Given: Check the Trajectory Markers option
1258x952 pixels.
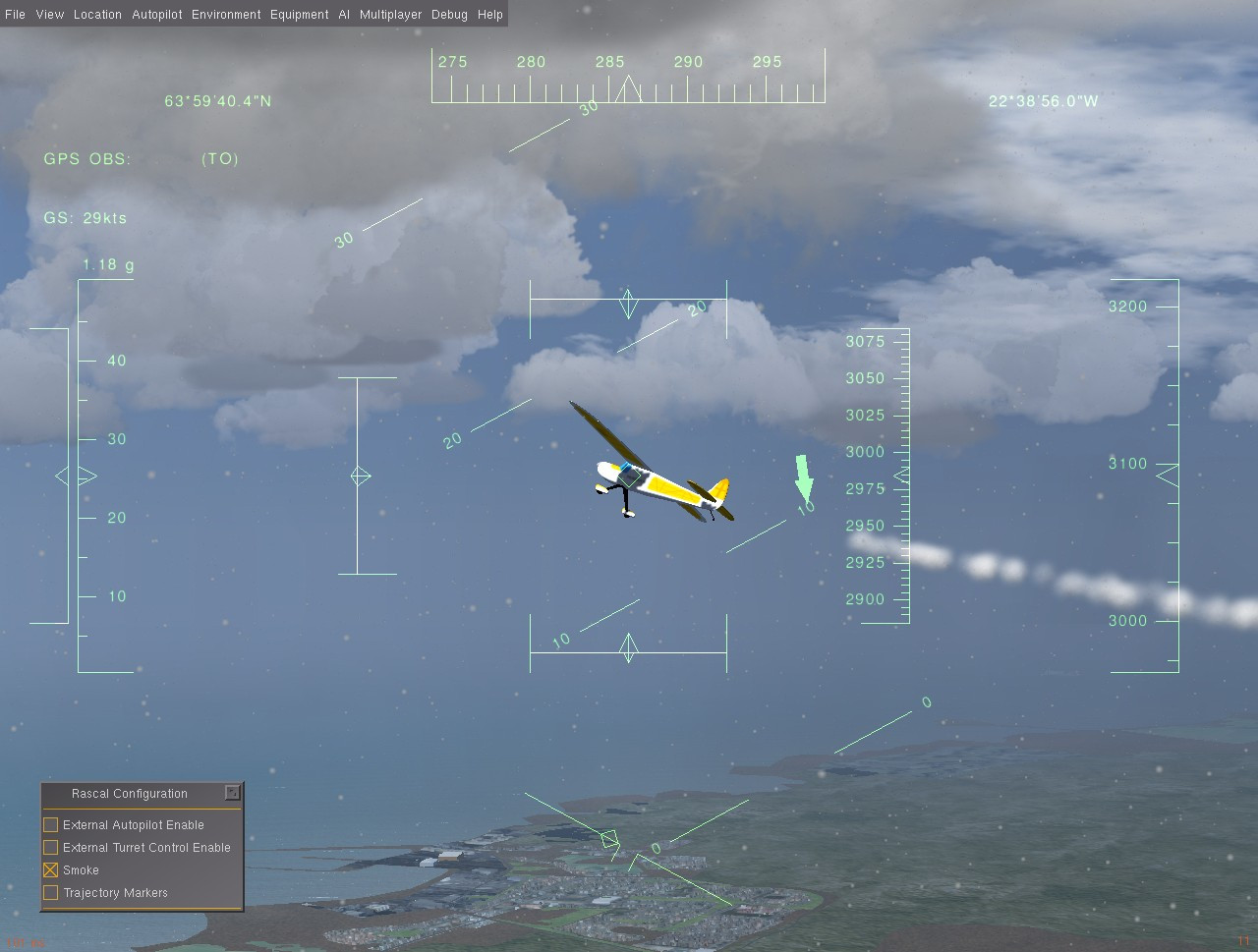Looking at the screenshot, I should pos(49,892).
